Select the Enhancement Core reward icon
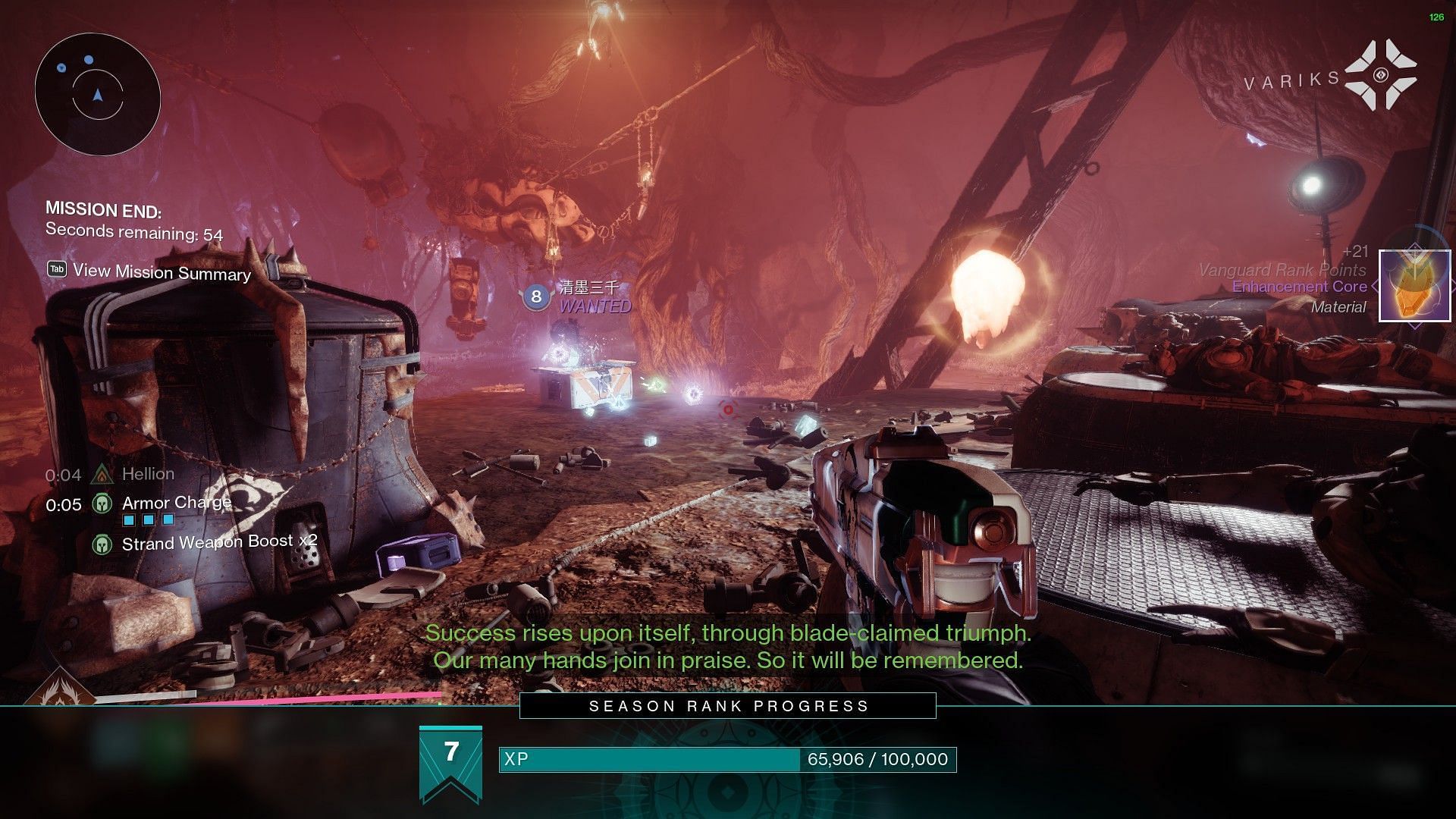The width and height of the screenshot is (1456, 819). [x=1414, y=286]
